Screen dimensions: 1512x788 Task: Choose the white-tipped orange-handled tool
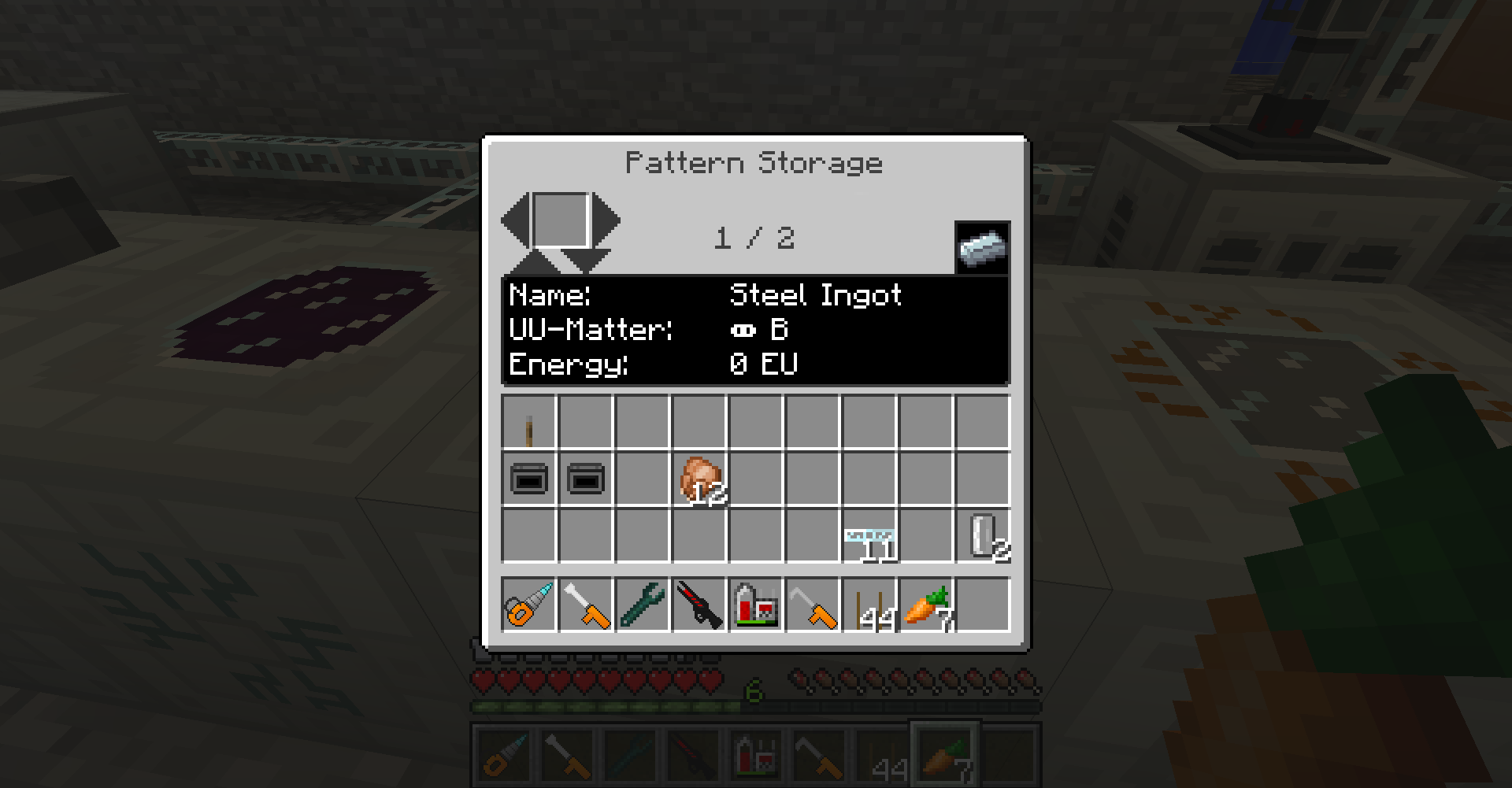tap(586, 605)
